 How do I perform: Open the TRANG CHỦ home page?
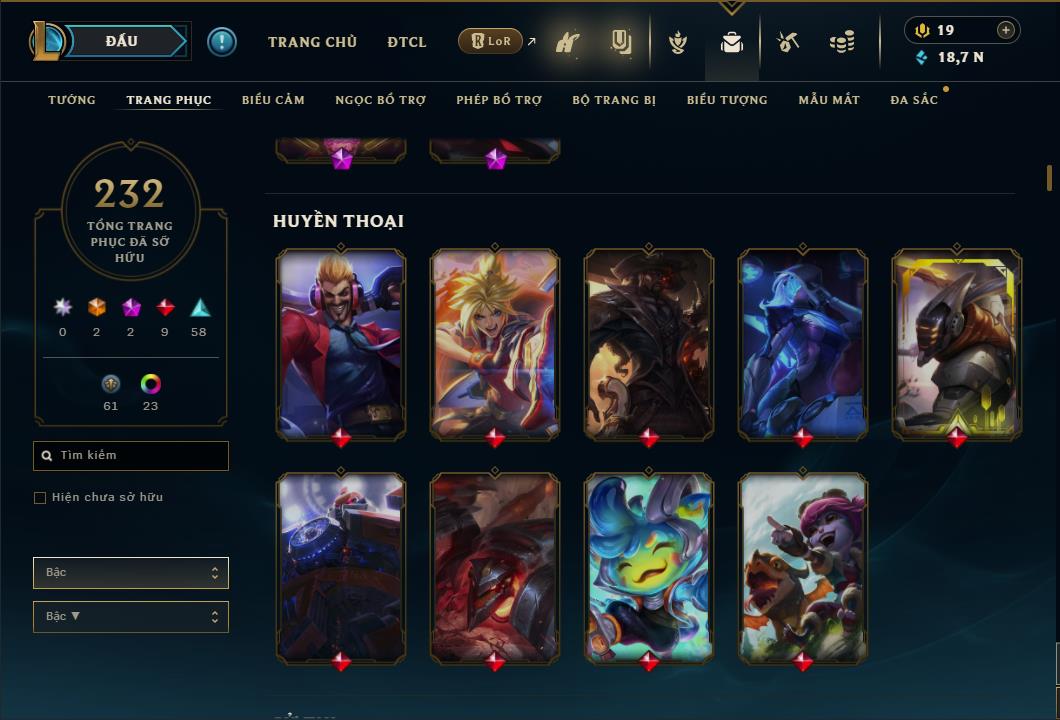pos(312,42)
